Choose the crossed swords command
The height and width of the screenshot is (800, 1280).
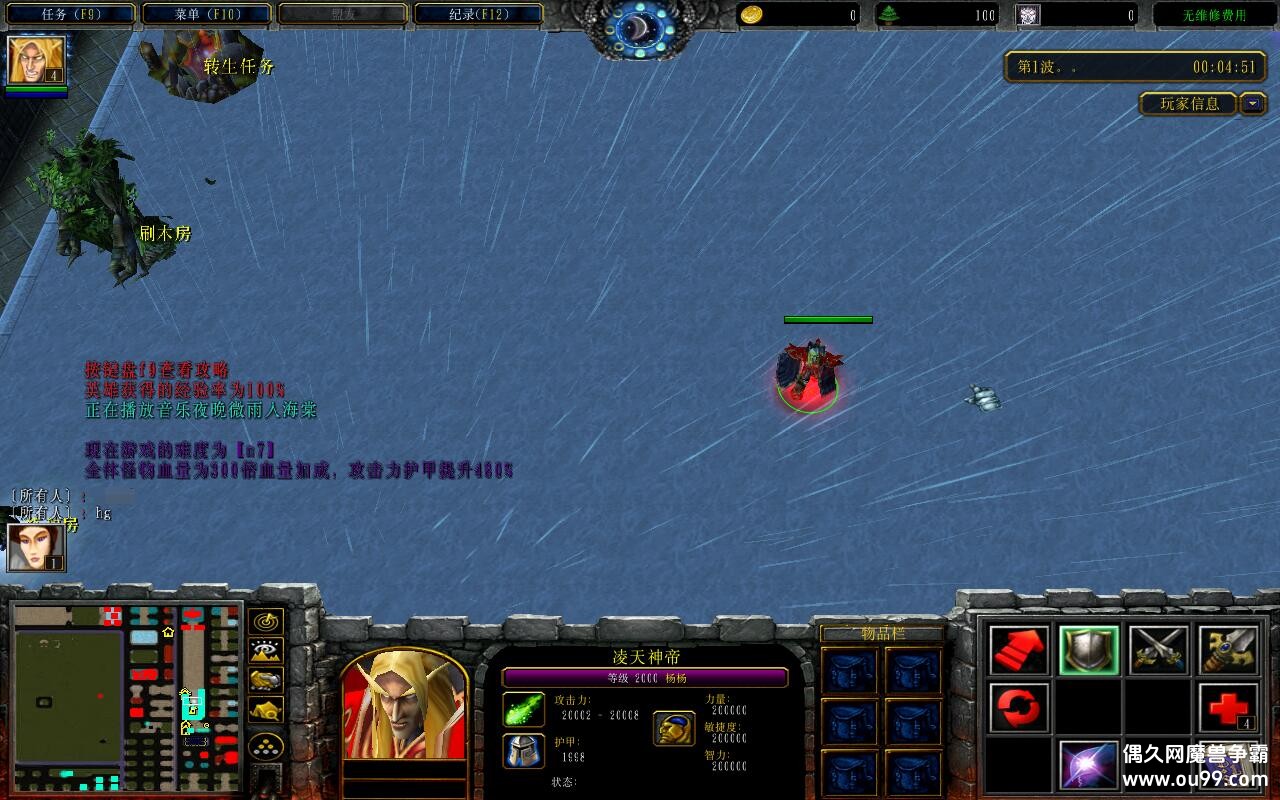click(x=1159, y=650)
